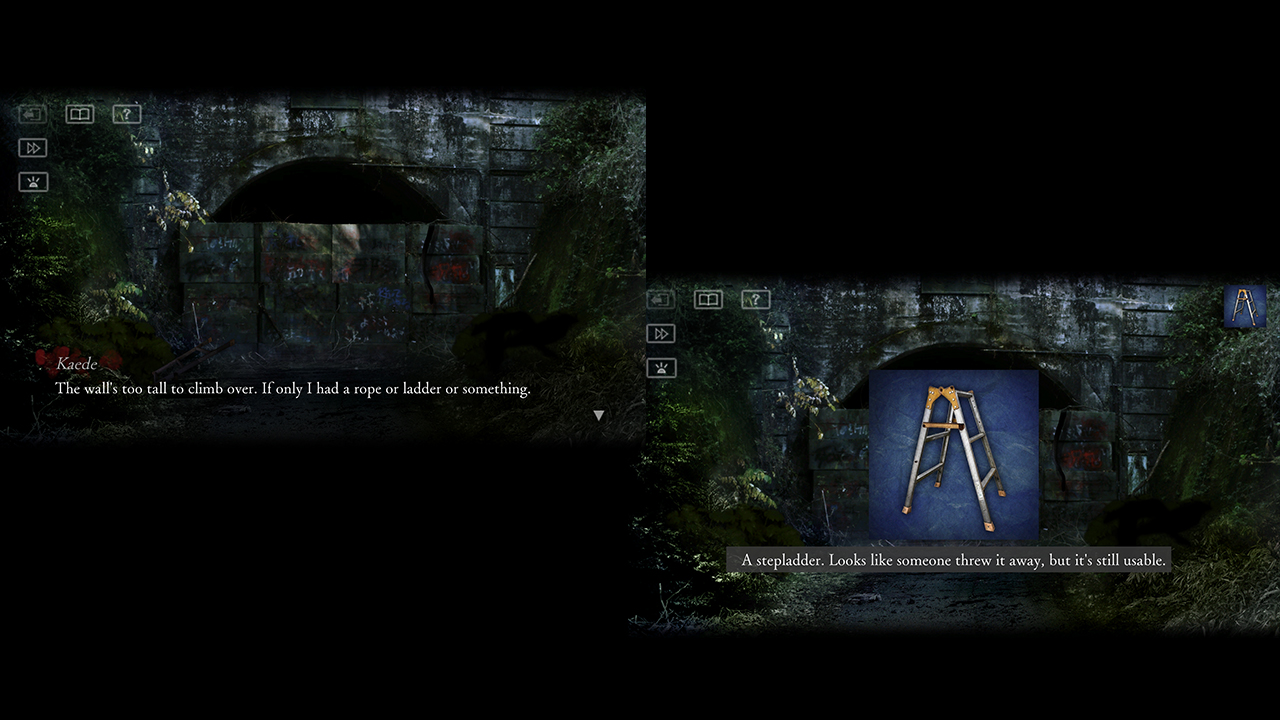The width and height of the screenshot is (1280, 720).
Task: Click the exit arrow icon top-left
Action: [32, 114]
